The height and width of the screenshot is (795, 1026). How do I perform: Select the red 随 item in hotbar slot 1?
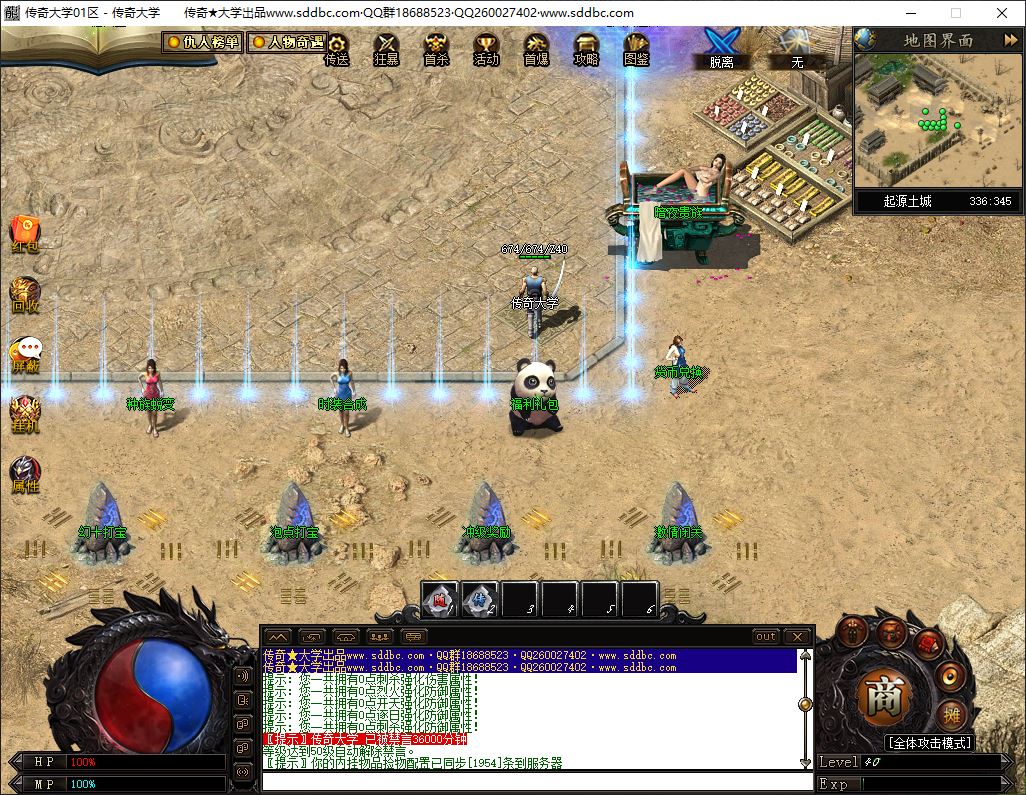pos(439,600)
